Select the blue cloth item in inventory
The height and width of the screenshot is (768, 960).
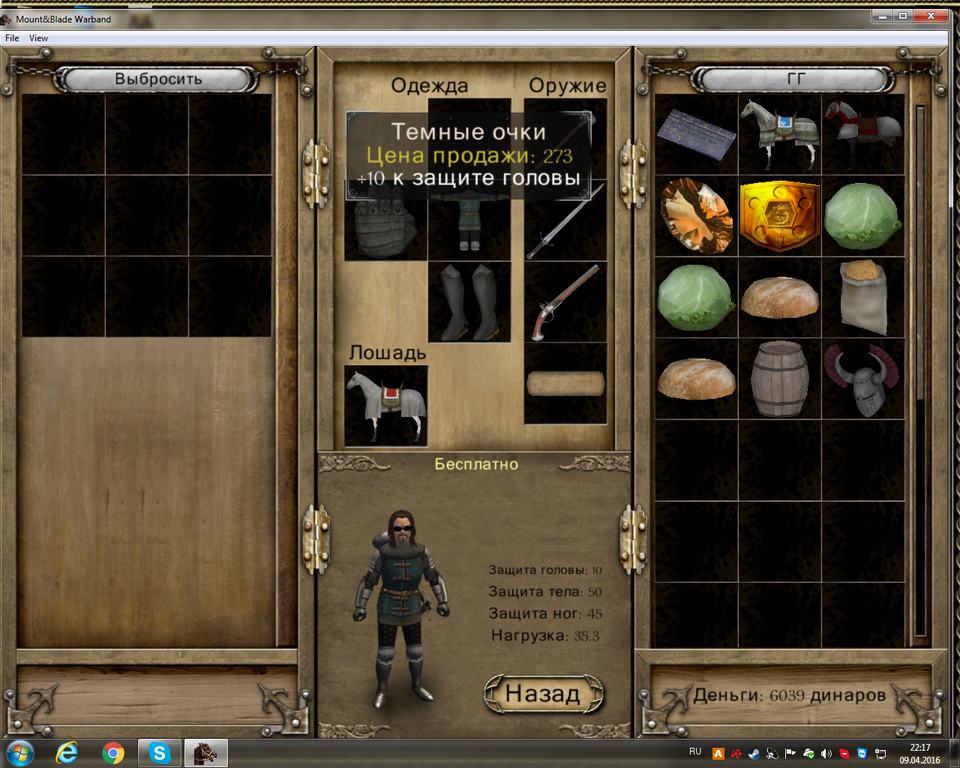696,134
